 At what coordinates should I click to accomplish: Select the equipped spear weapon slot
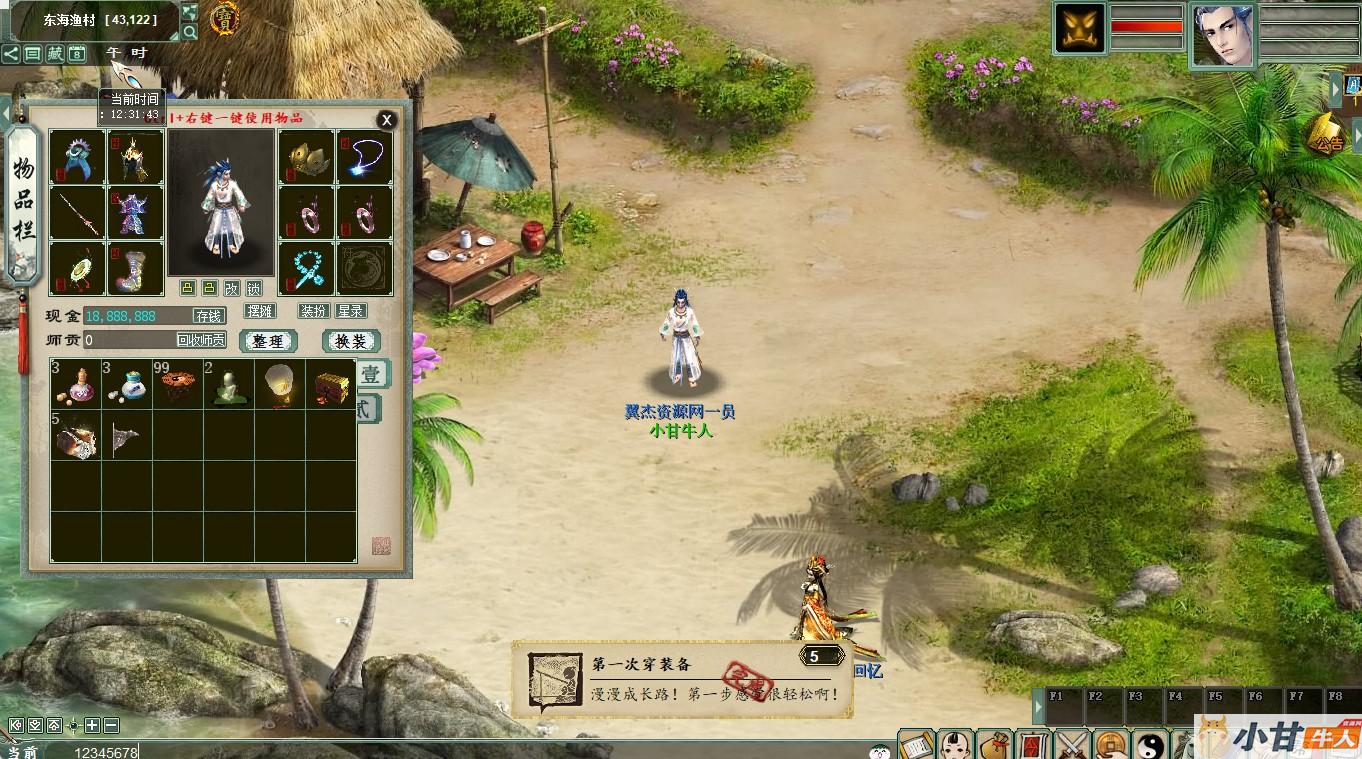pyautogui.click(x=77, y=213)
